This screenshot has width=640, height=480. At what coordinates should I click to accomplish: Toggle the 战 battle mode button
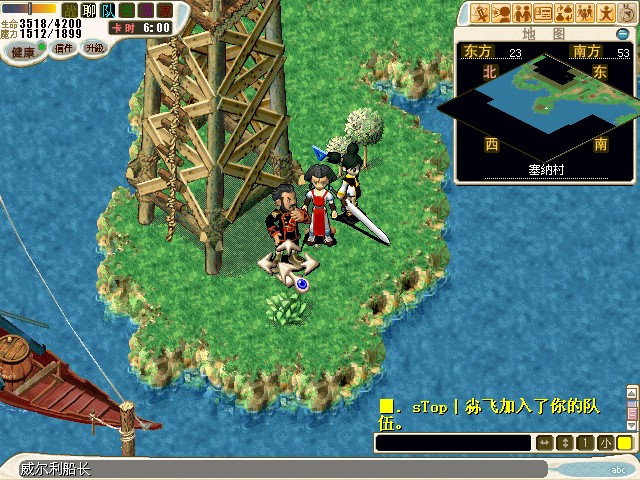pos(70,10)
